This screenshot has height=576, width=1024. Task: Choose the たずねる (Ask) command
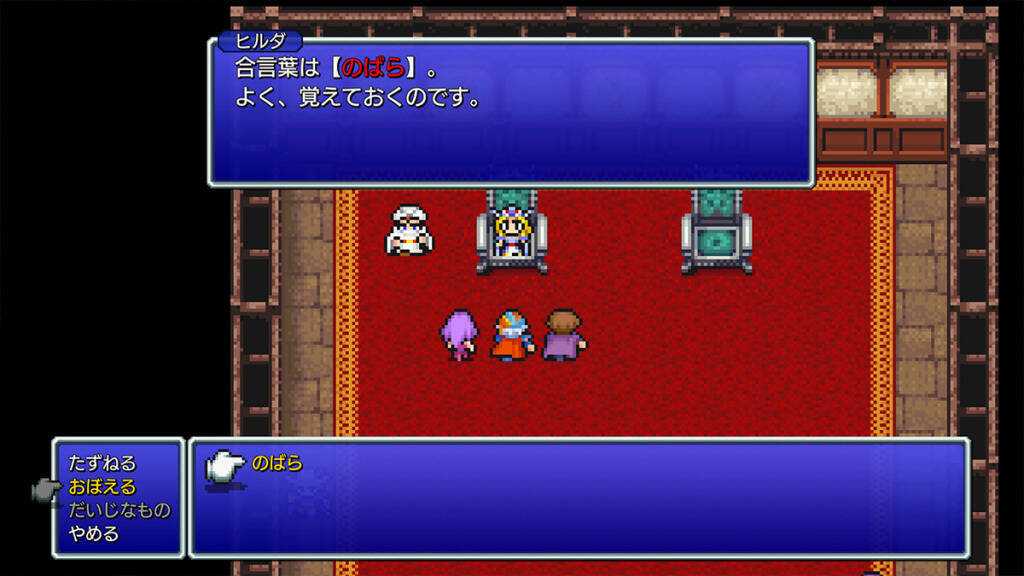tap(102, 464)
